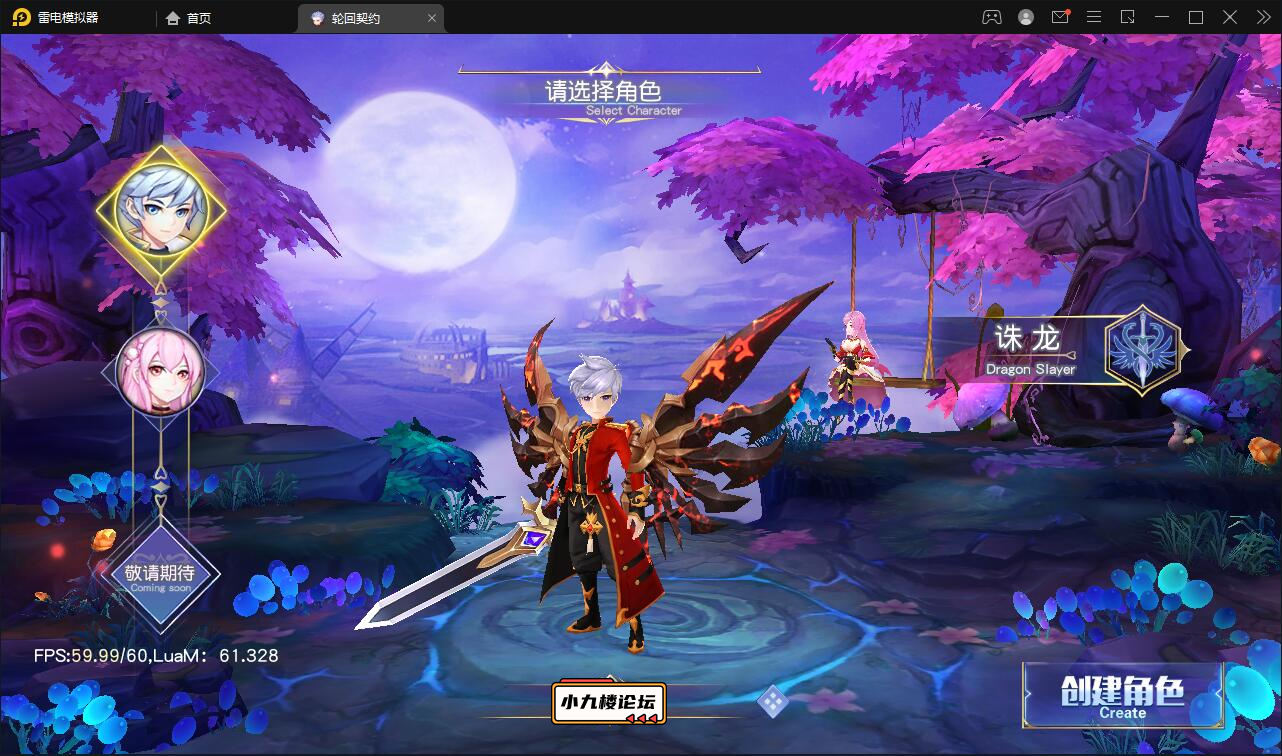Image resolution: width=1282 pixels, height=756 pixels.
Task: Create the character with 创建角色 button
Action: 1122,695
